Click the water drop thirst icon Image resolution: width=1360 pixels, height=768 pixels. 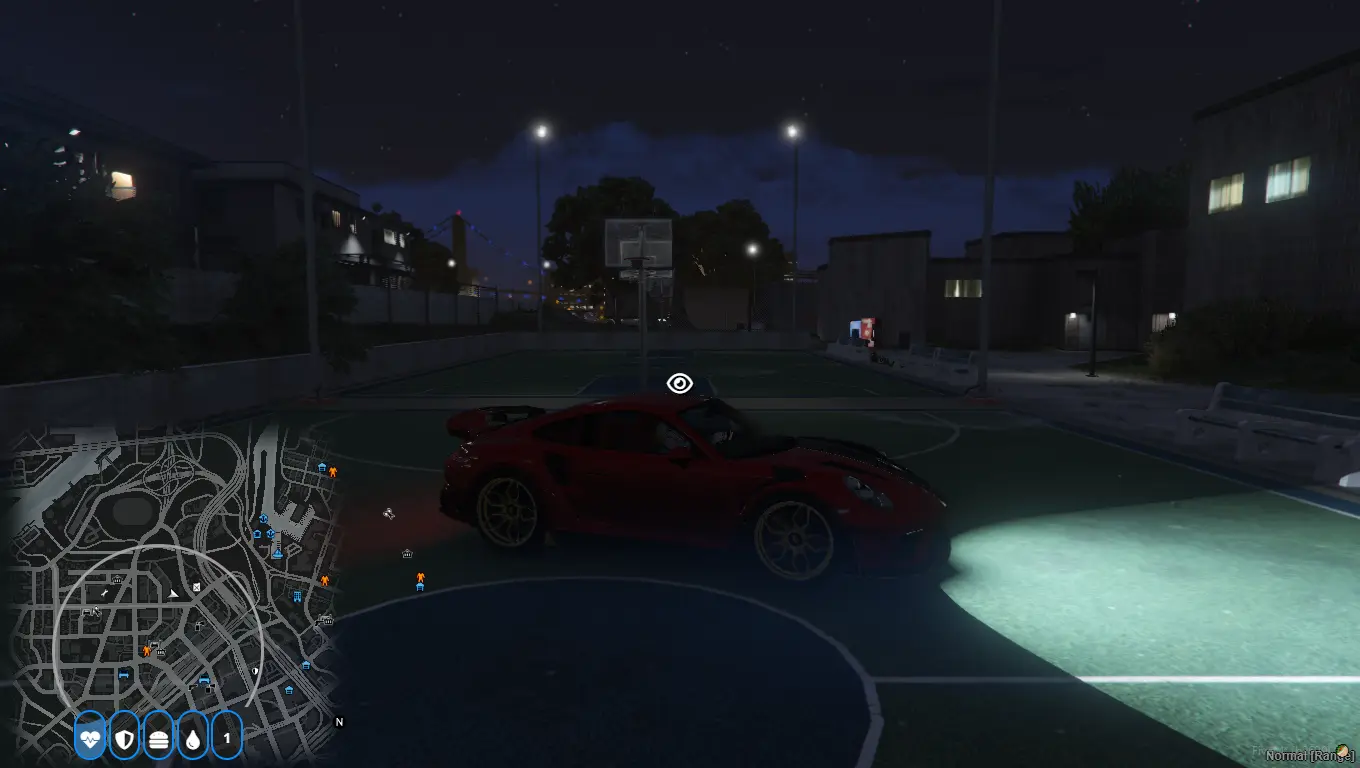point(192,738)
